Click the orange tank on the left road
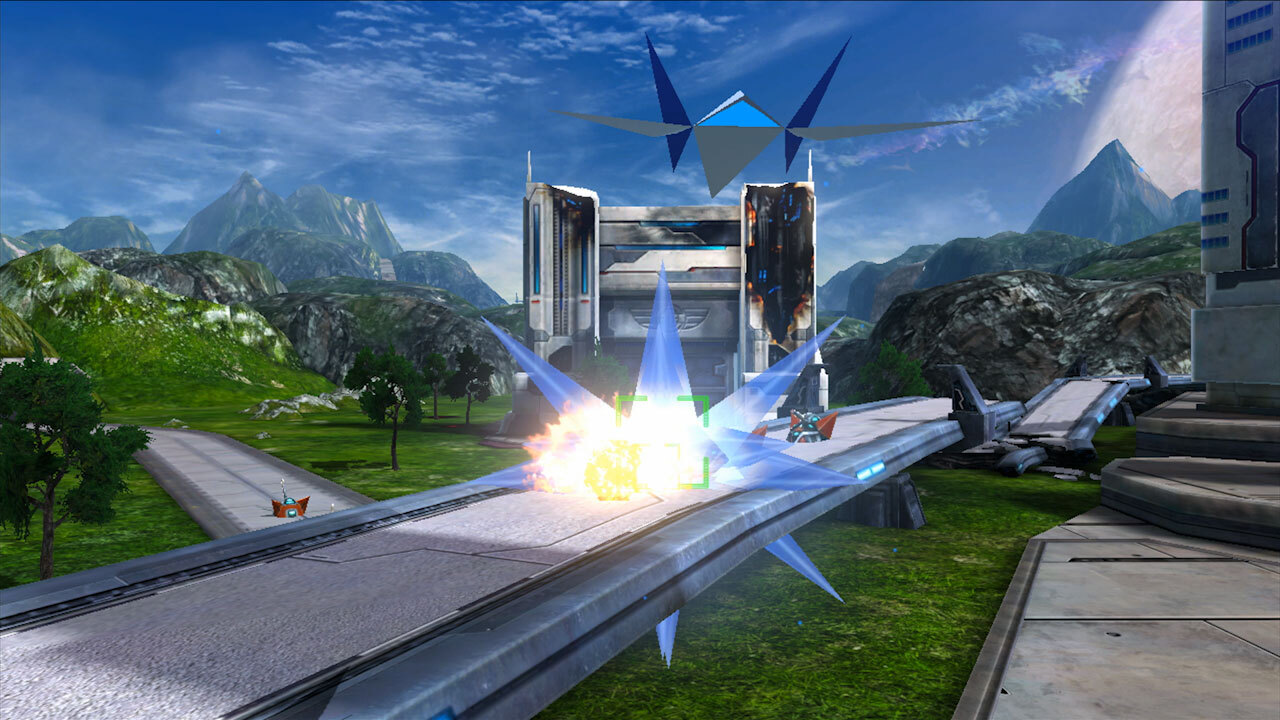The height and width of the screenshot is (720, 1280). pos(290,505)
